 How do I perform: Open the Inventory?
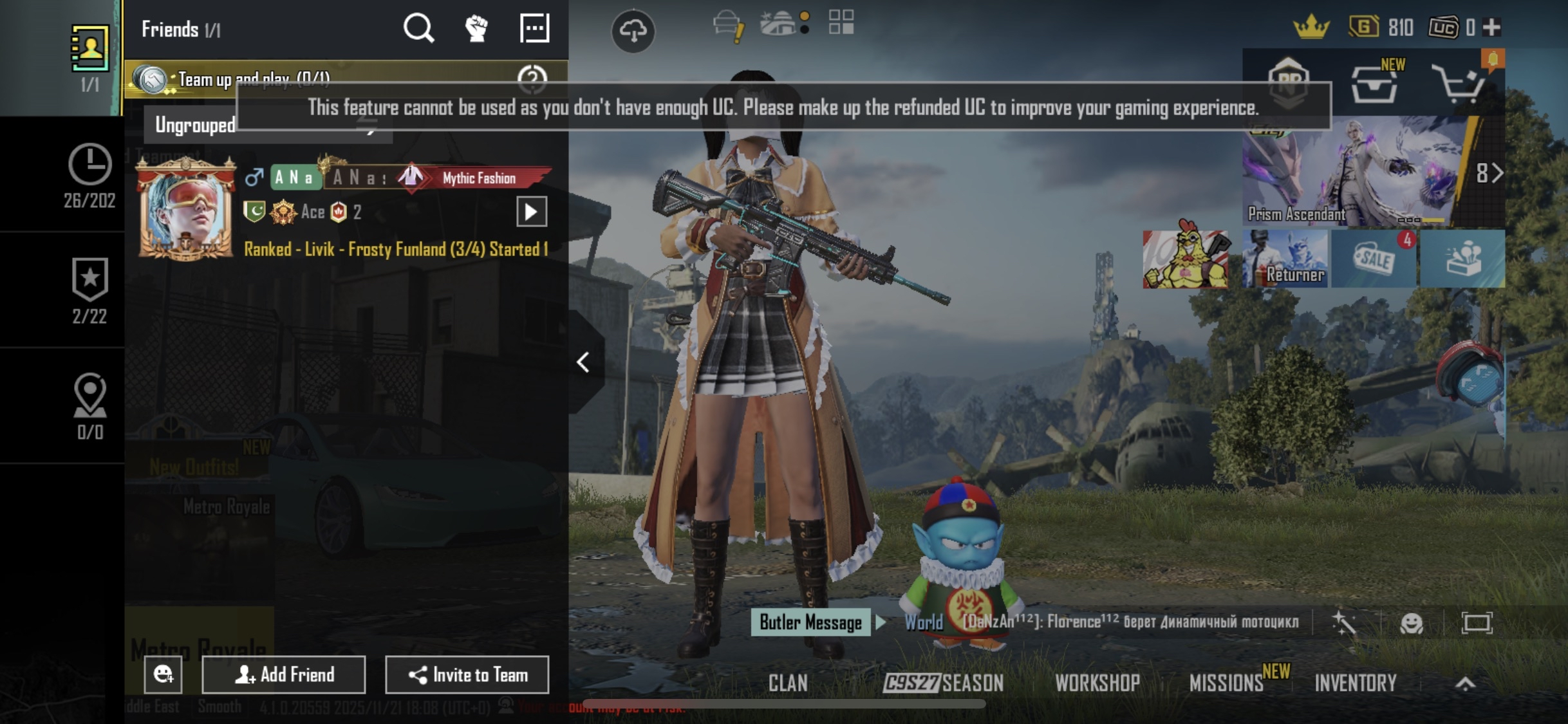(1356, 683)
